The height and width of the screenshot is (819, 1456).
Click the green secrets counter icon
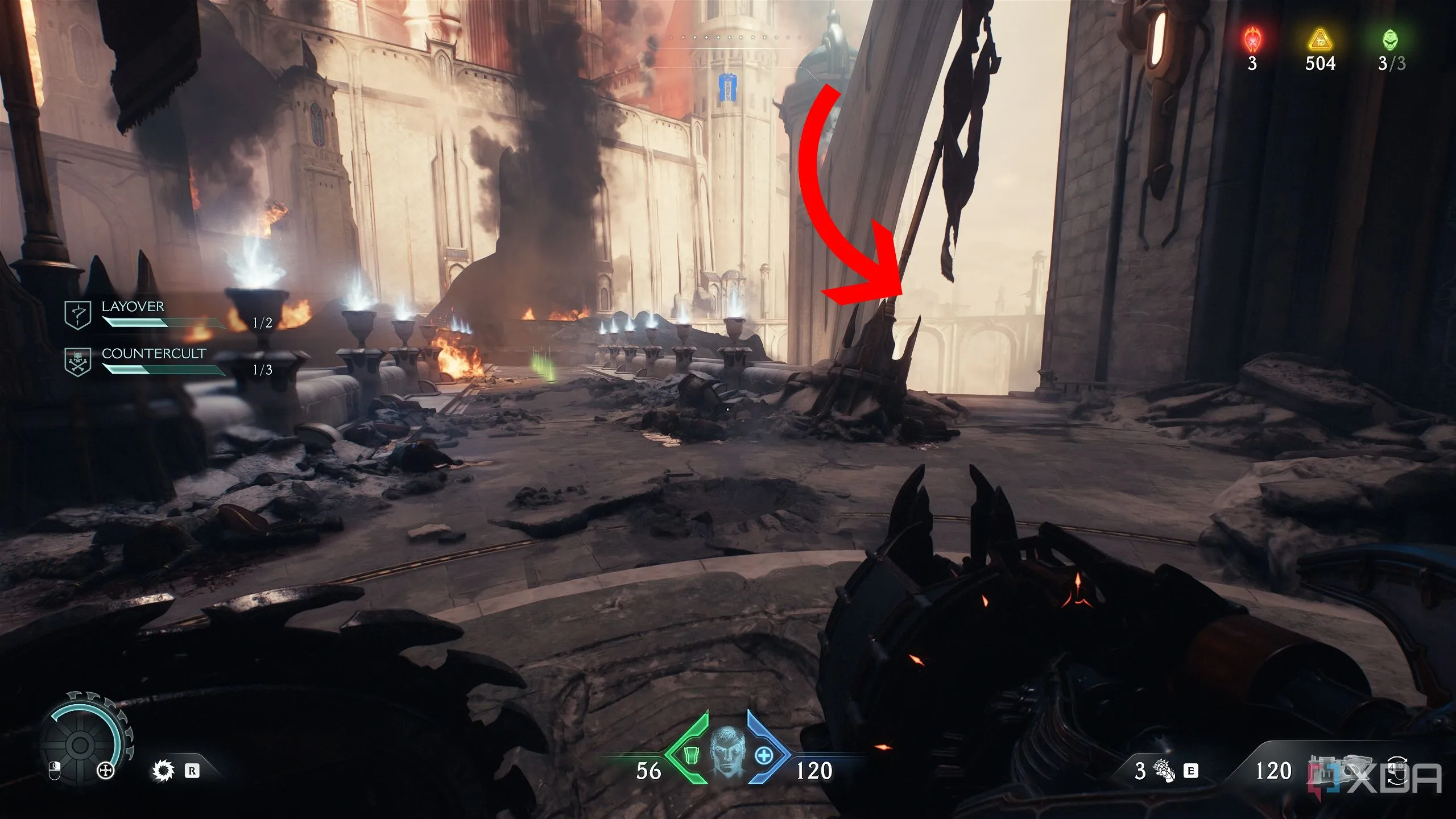[1391, 40]
